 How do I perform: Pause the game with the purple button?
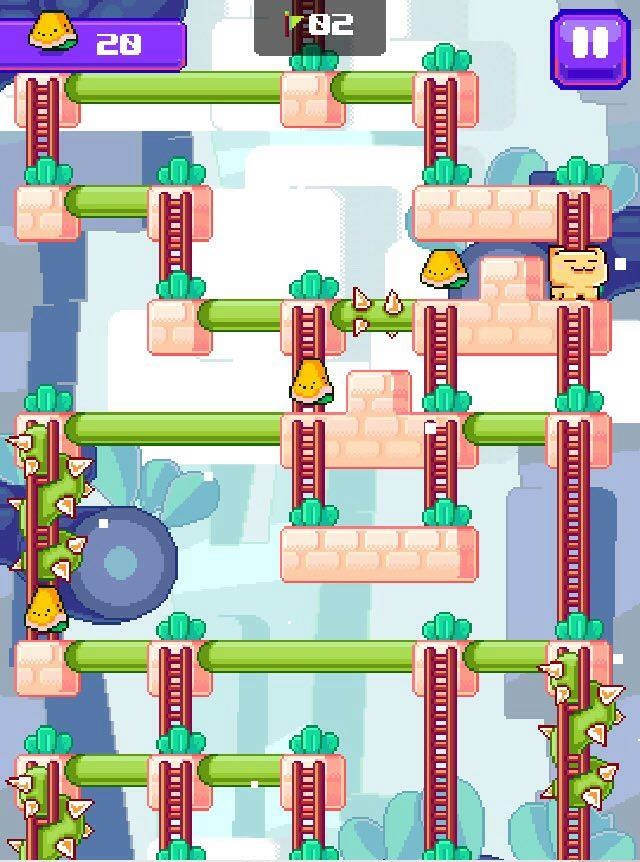coord(589,45)
